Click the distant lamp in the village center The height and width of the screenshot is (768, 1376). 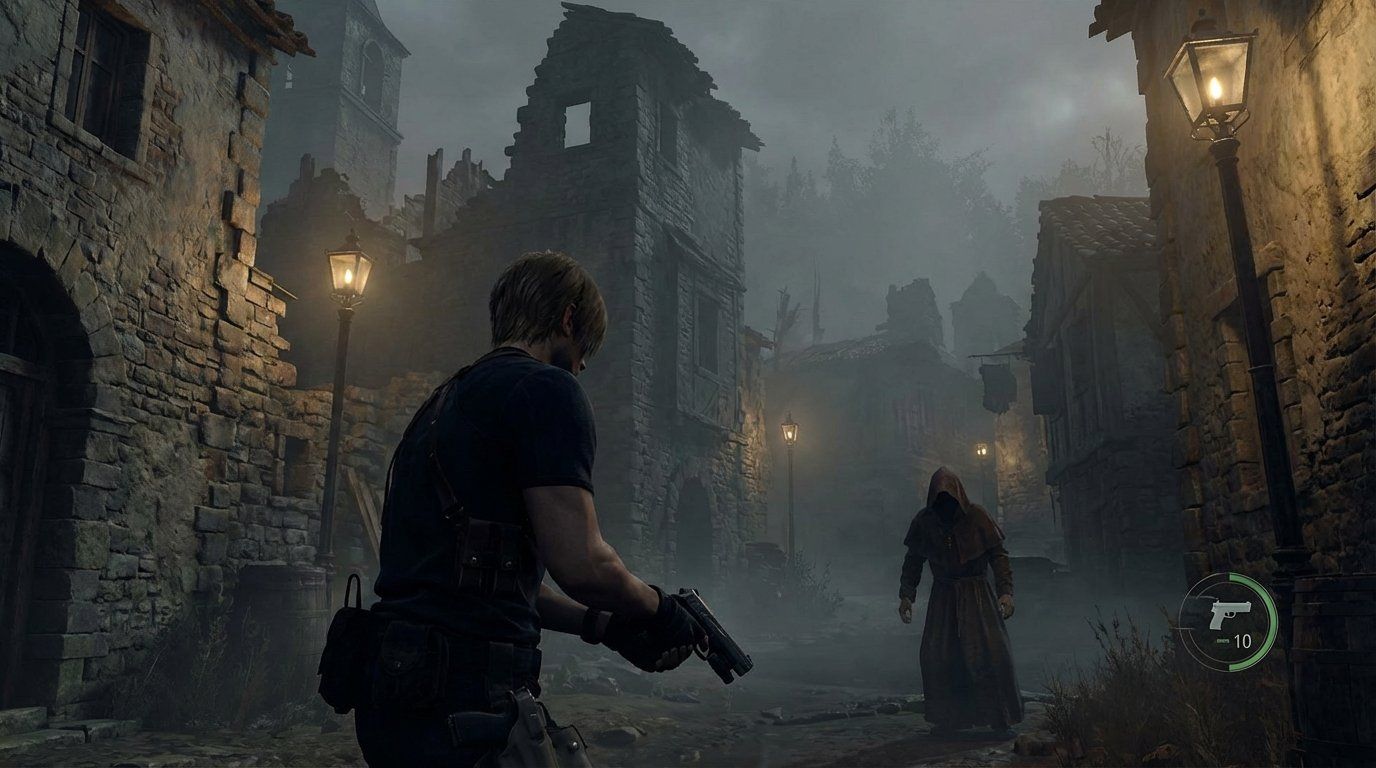point(788,432)
